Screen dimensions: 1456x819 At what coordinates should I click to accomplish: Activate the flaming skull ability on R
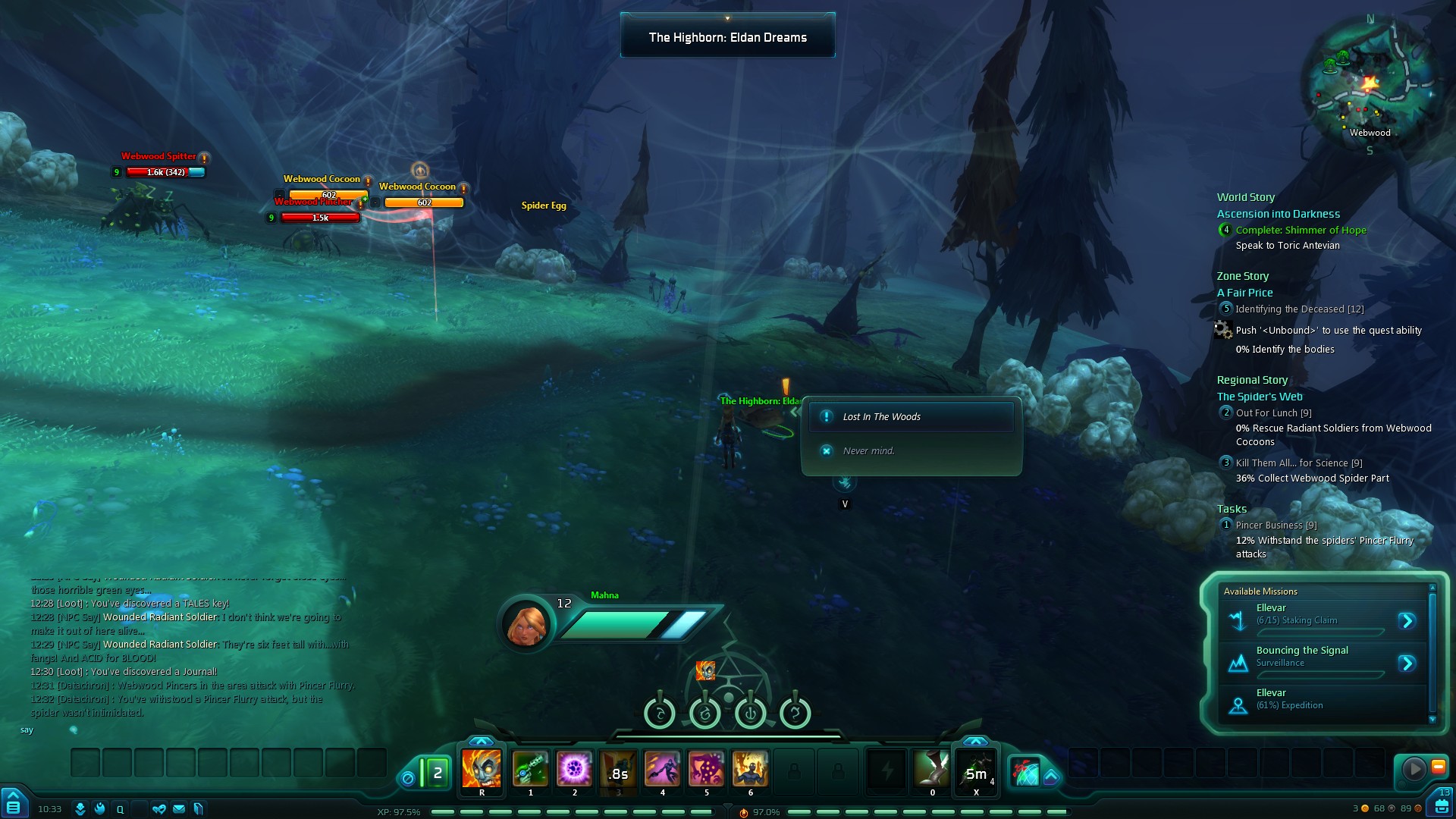tap(482, 769)
